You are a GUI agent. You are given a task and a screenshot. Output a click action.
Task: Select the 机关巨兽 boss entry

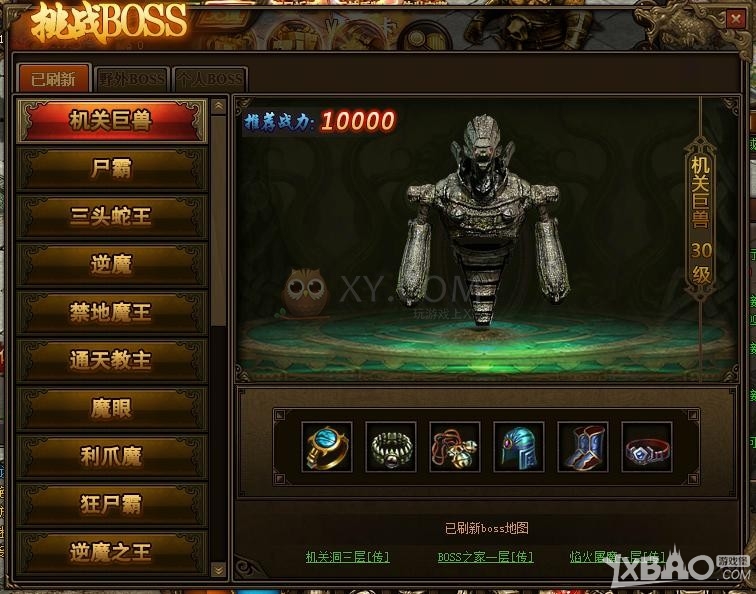coord(111,121)
